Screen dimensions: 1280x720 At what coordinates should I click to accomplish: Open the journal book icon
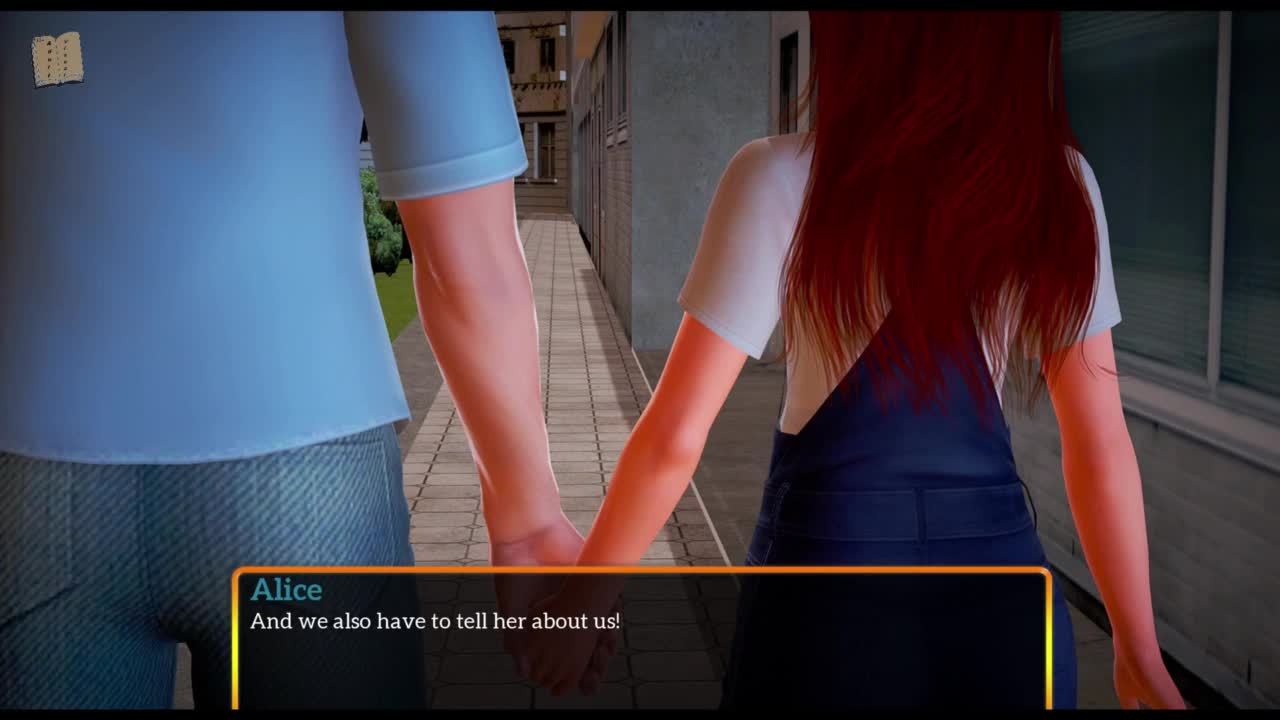pos(57,59)
